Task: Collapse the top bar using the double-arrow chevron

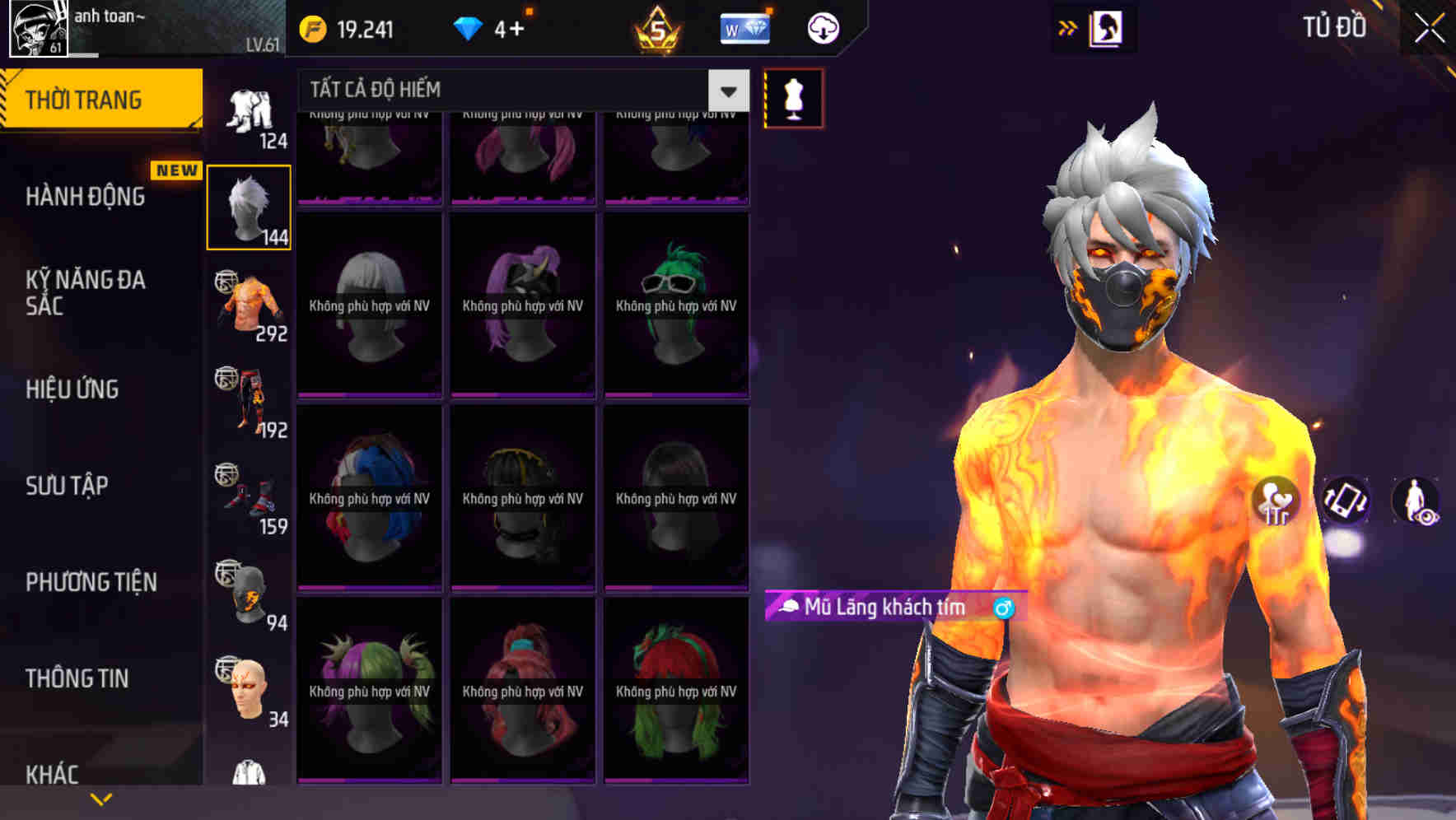Action: (1068, 27)
